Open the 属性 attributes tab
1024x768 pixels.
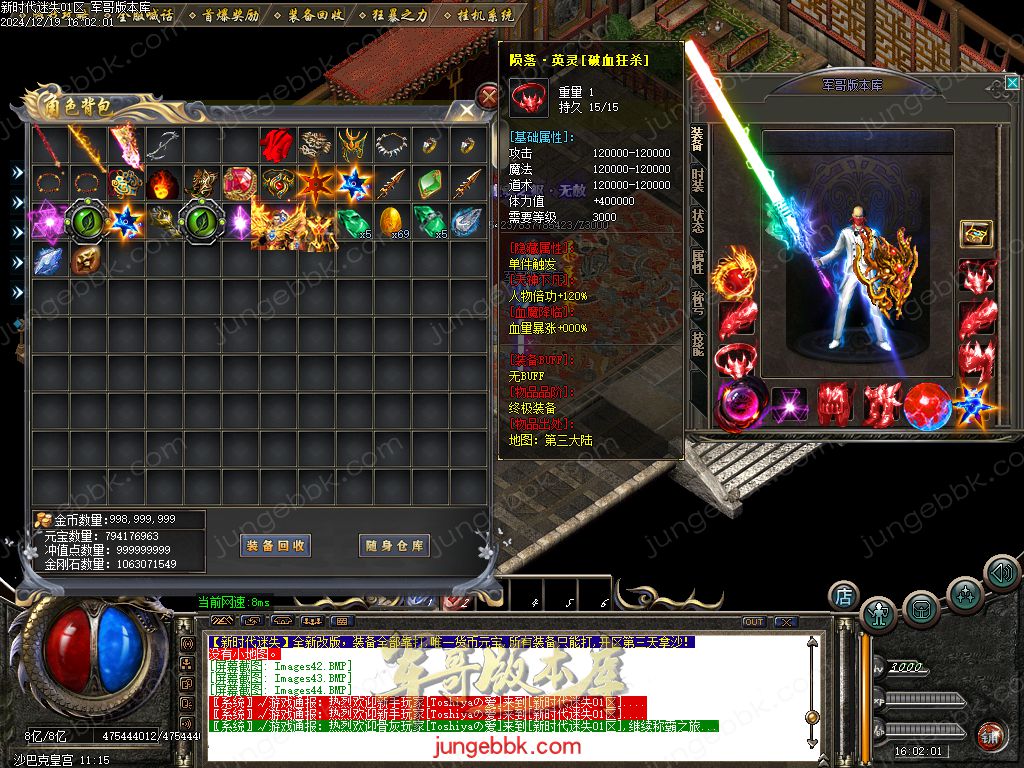tap(697, 262)
